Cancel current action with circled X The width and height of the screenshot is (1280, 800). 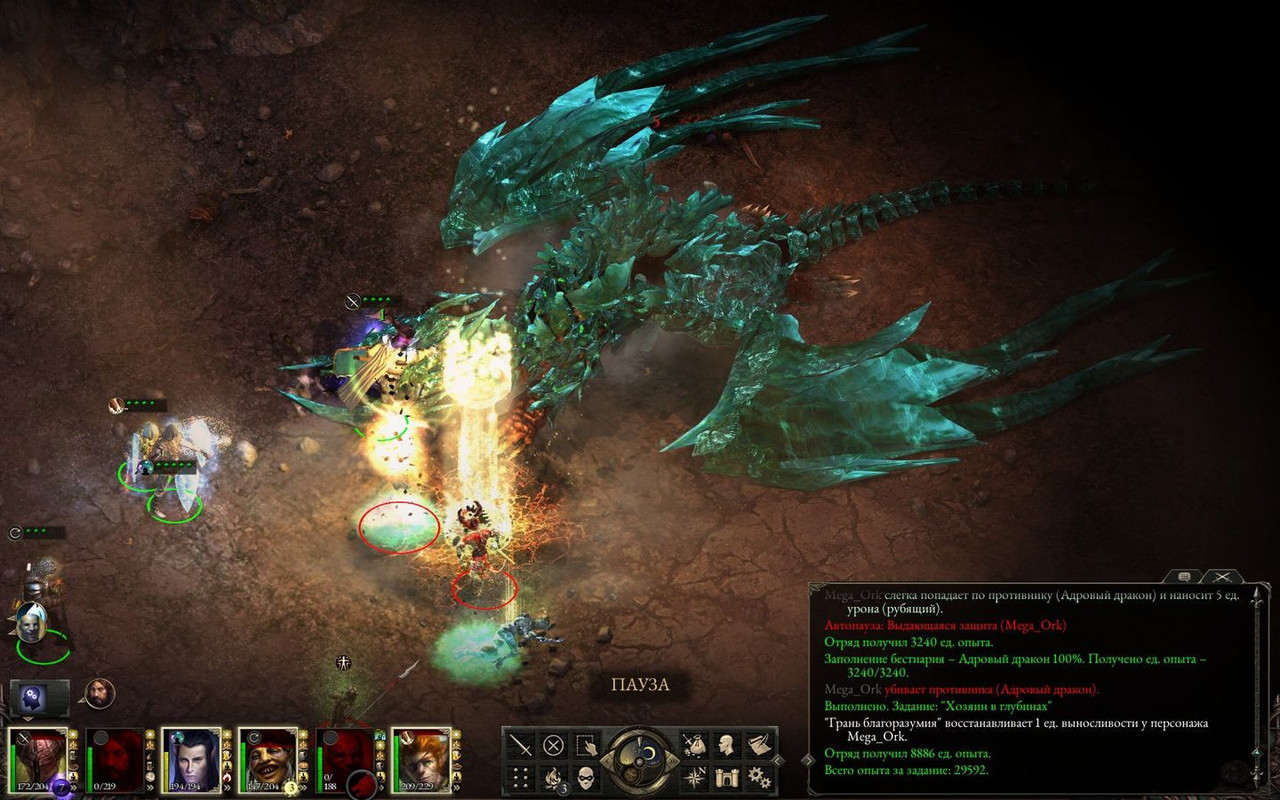[x=553, y=745]
